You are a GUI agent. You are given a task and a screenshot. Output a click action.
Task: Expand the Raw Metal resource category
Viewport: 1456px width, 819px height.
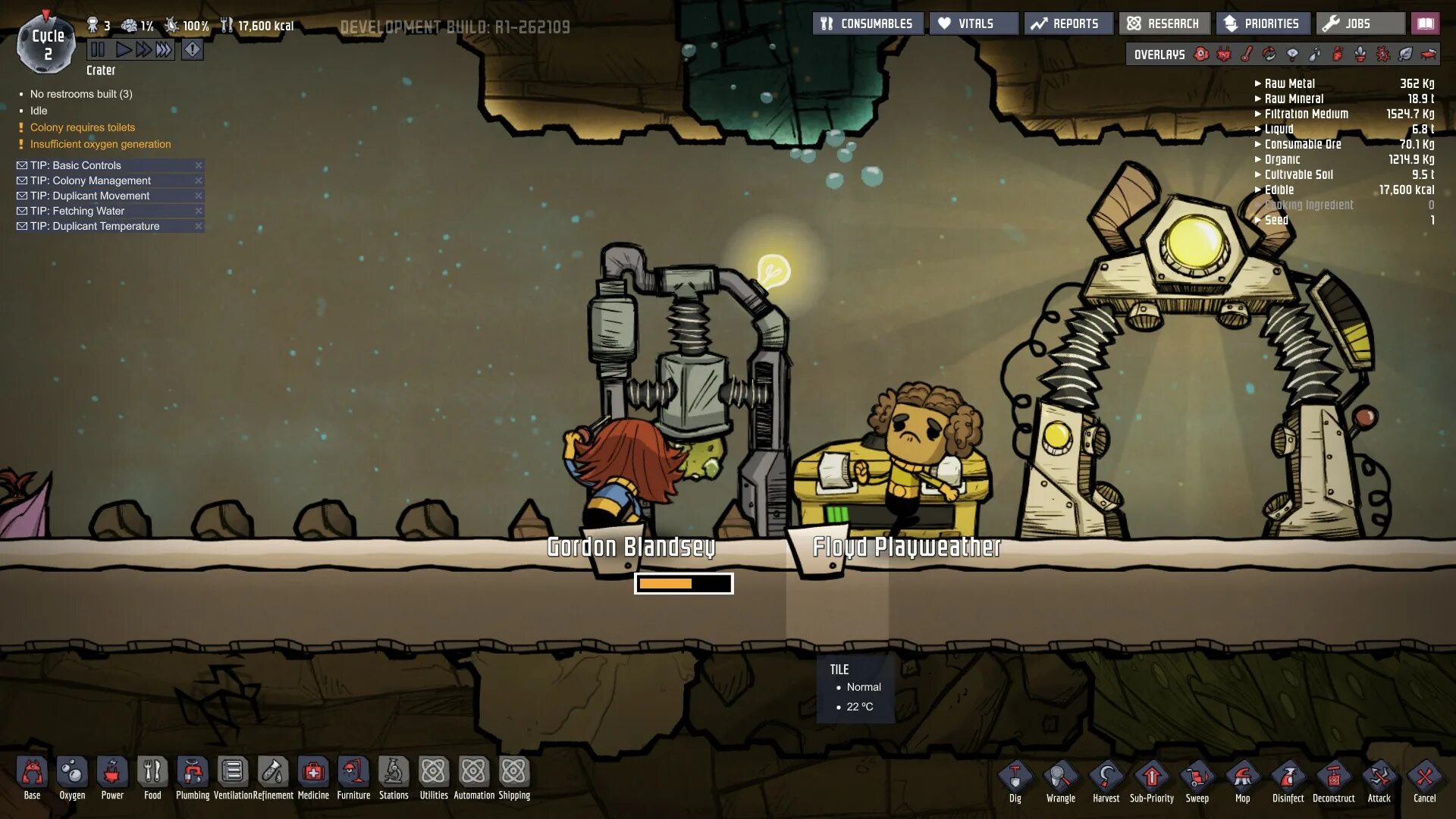coord(1289,83)
